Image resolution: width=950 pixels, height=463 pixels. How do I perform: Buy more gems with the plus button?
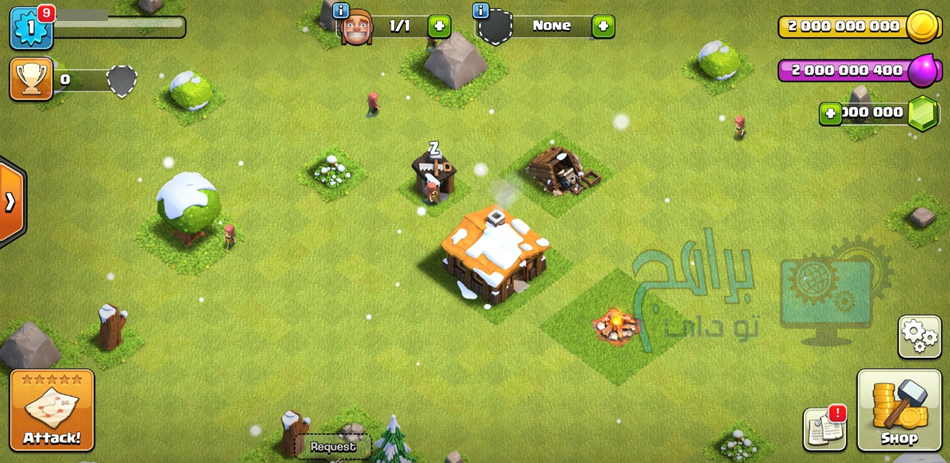point(830,113)
